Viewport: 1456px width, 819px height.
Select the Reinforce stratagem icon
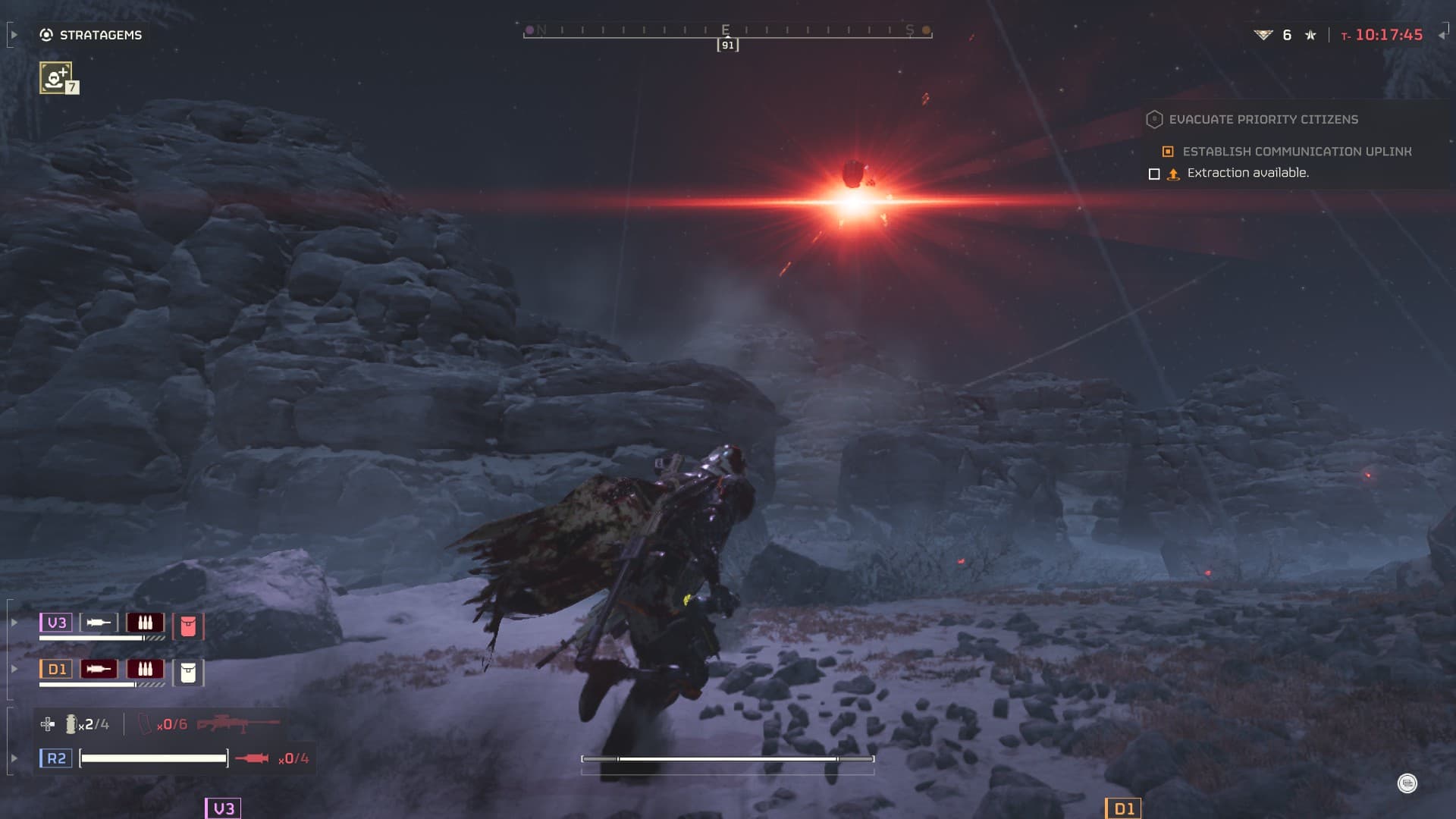pyautogui.click(x=56, y=77)
